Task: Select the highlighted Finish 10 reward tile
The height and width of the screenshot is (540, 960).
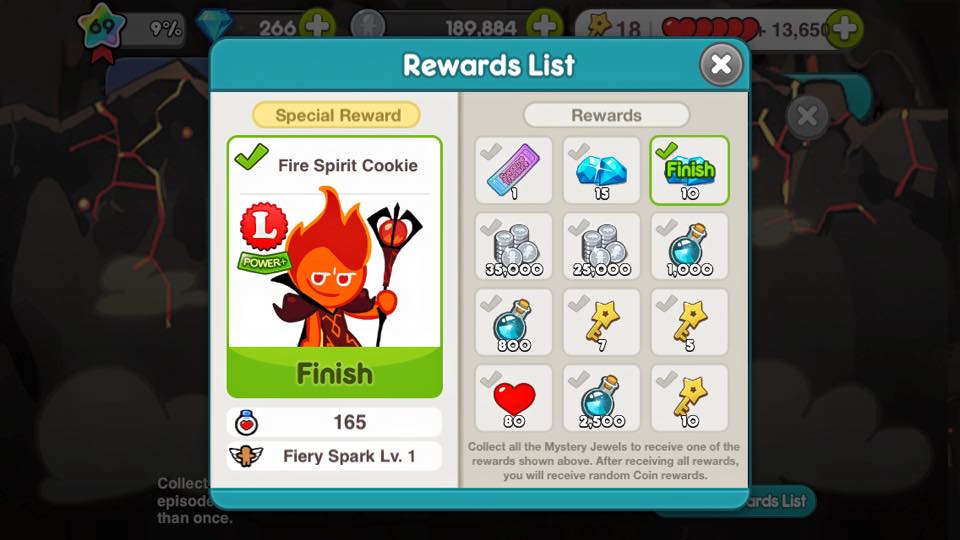Action: [x=690, y=170]
